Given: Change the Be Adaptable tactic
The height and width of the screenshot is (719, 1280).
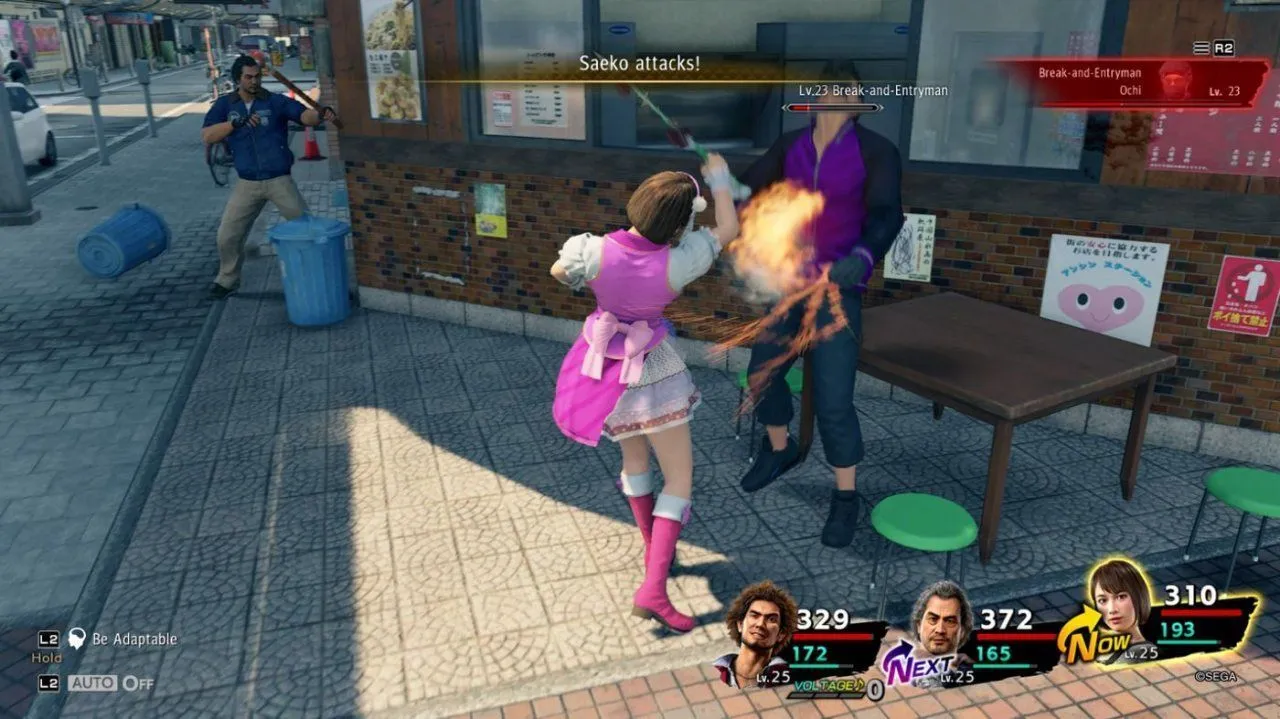Looking at the screenshot, I should tap(122, 639).
